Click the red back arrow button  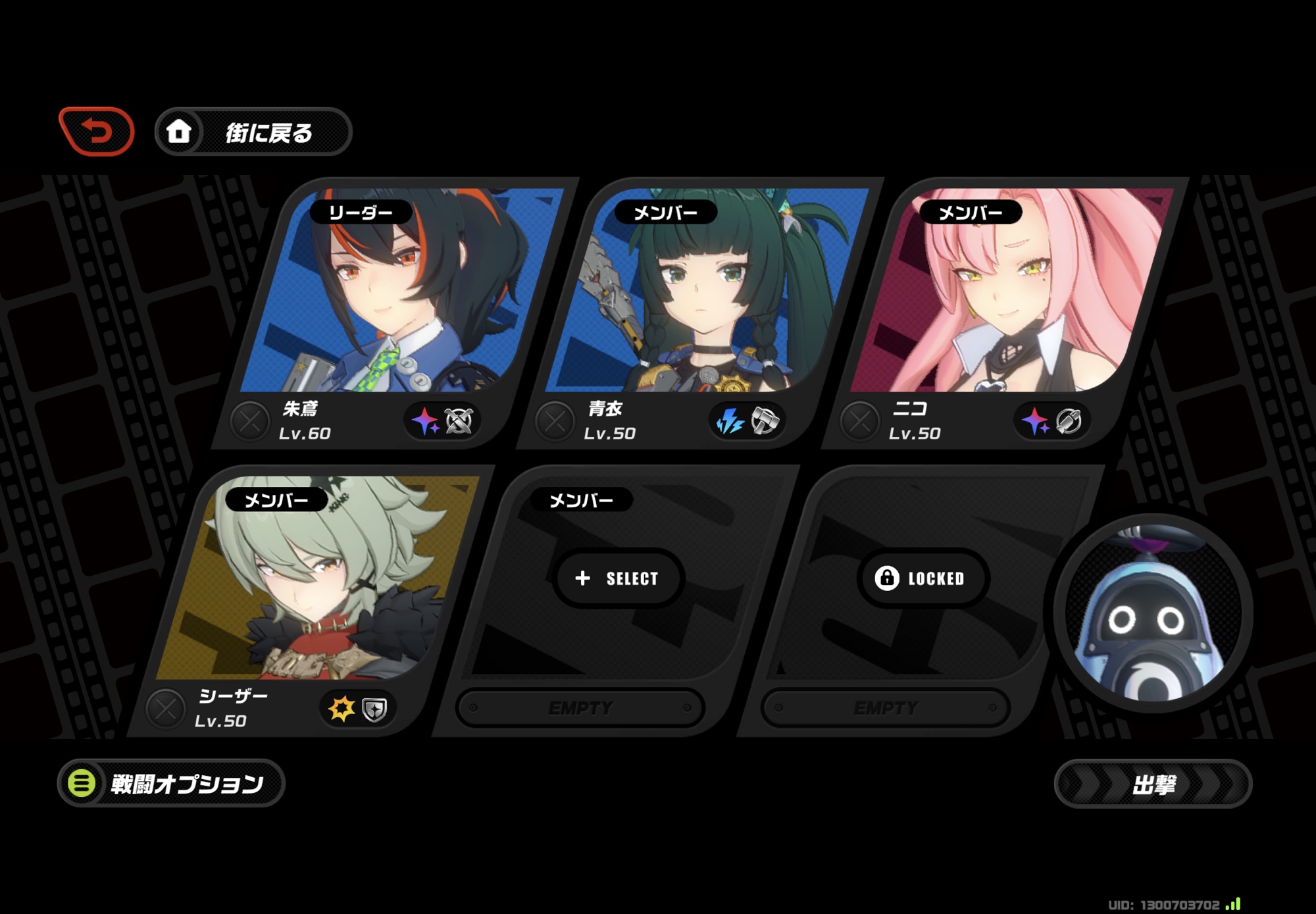click(97, 132)
